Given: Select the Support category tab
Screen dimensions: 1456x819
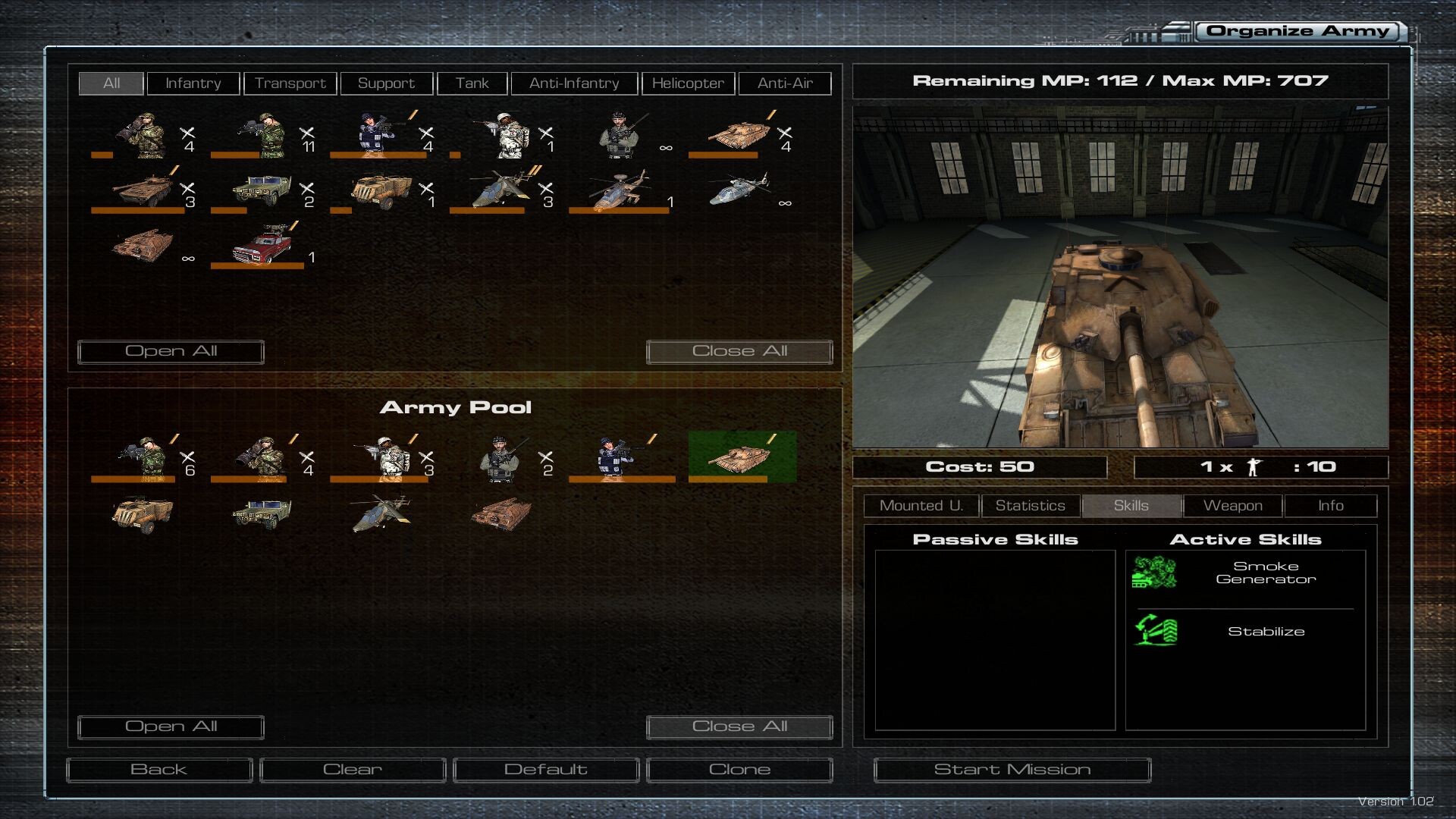Looking at the screenshot, I should 386,83.
